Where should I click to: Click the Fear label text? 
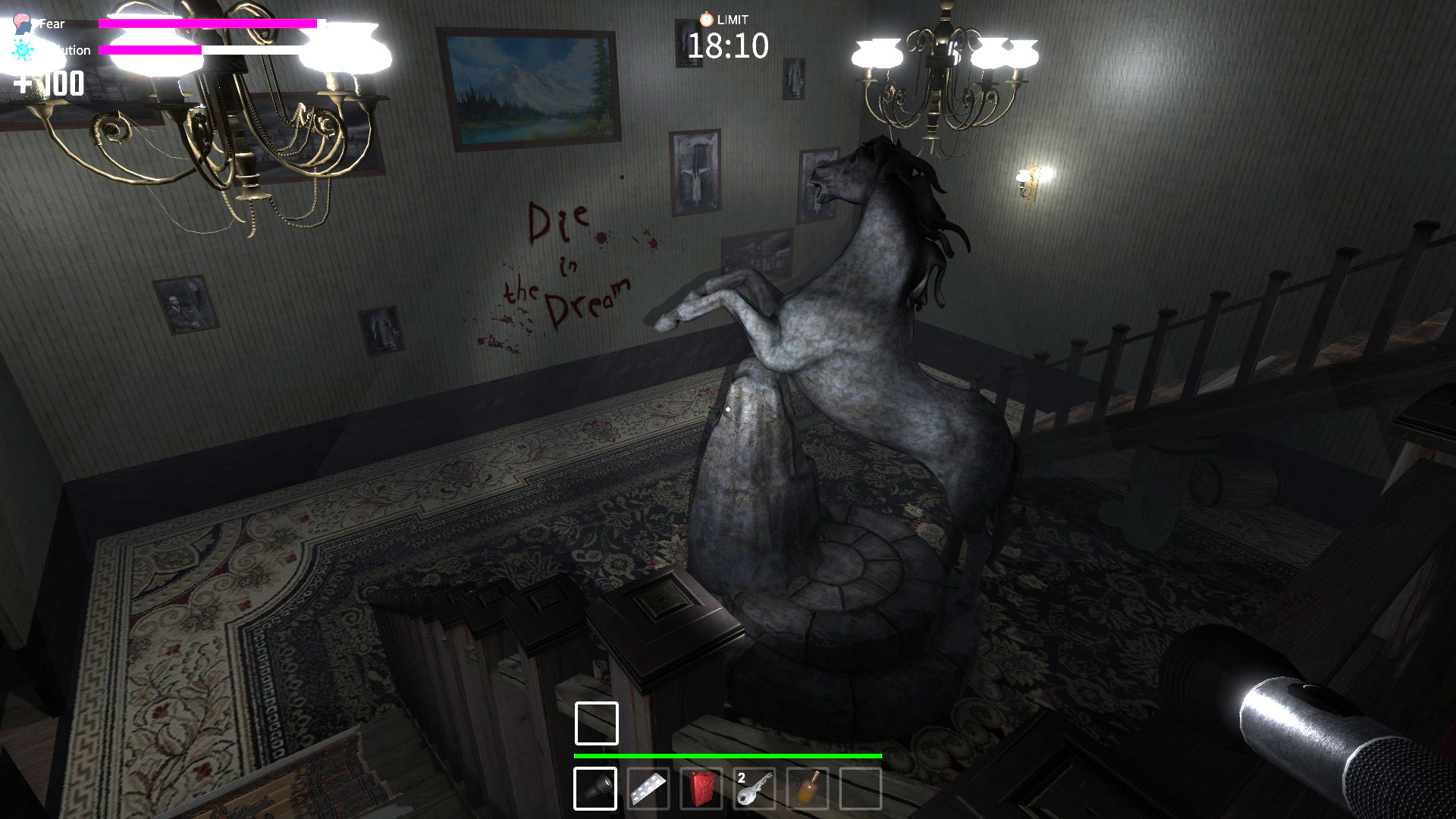tap(53, 23)
